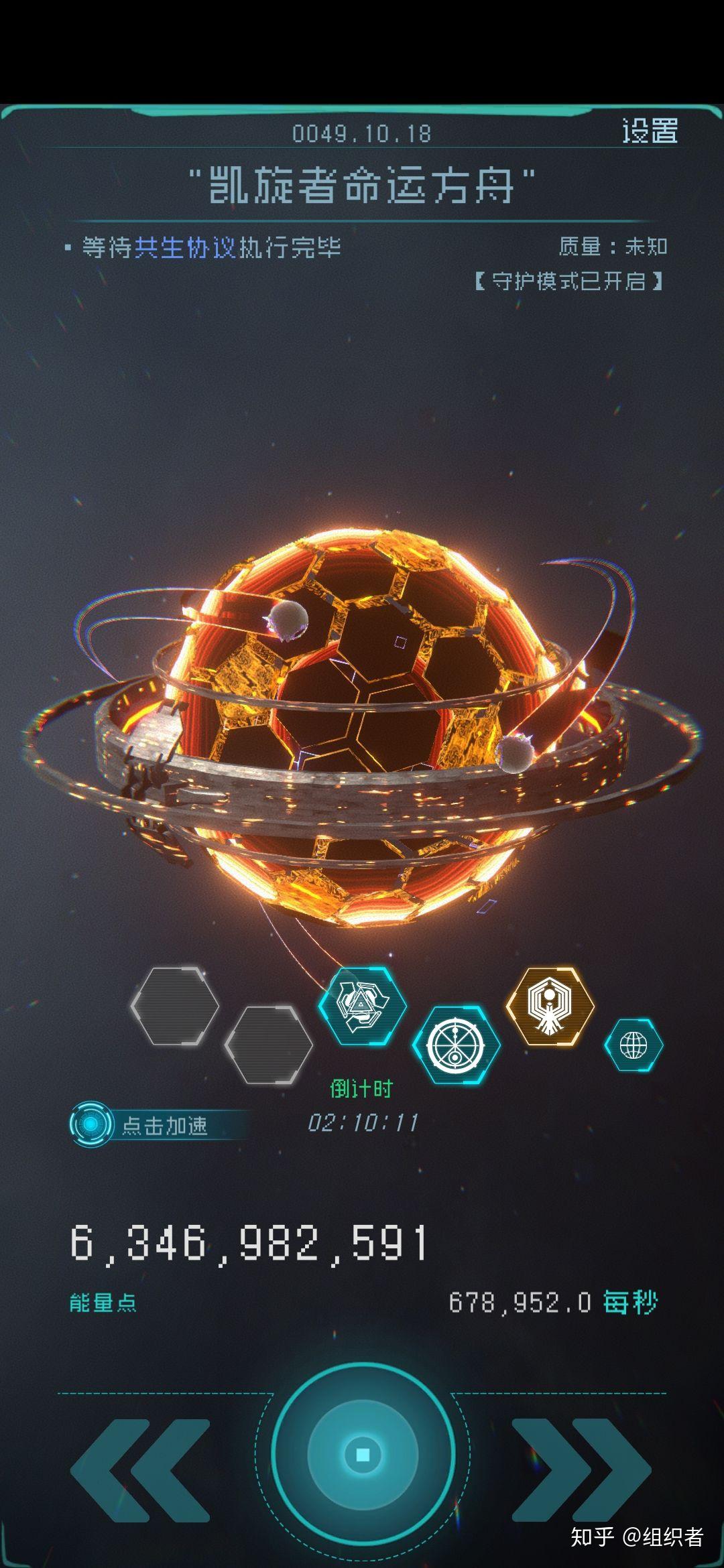
Task: Select the triangle eye emblem hexagon
Action: (362, 1006)
